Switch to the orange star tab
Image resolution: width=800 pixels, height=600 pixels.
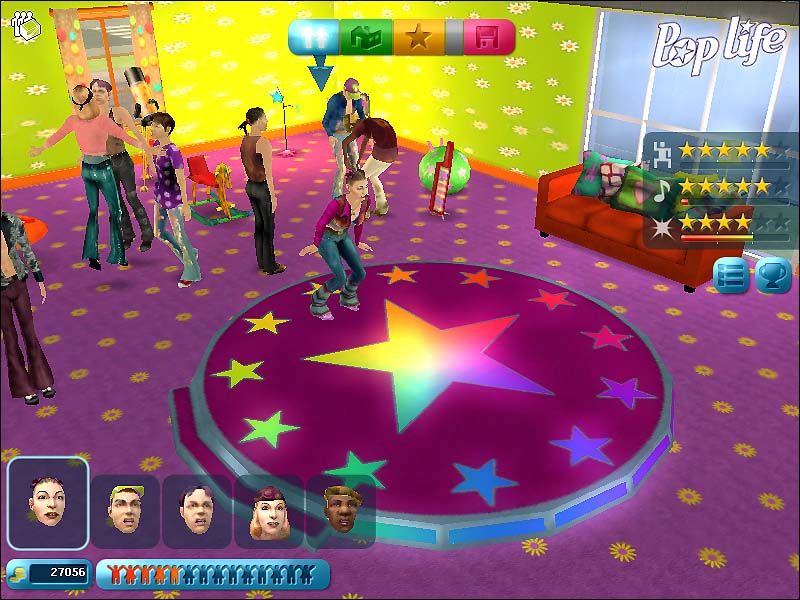418,37
